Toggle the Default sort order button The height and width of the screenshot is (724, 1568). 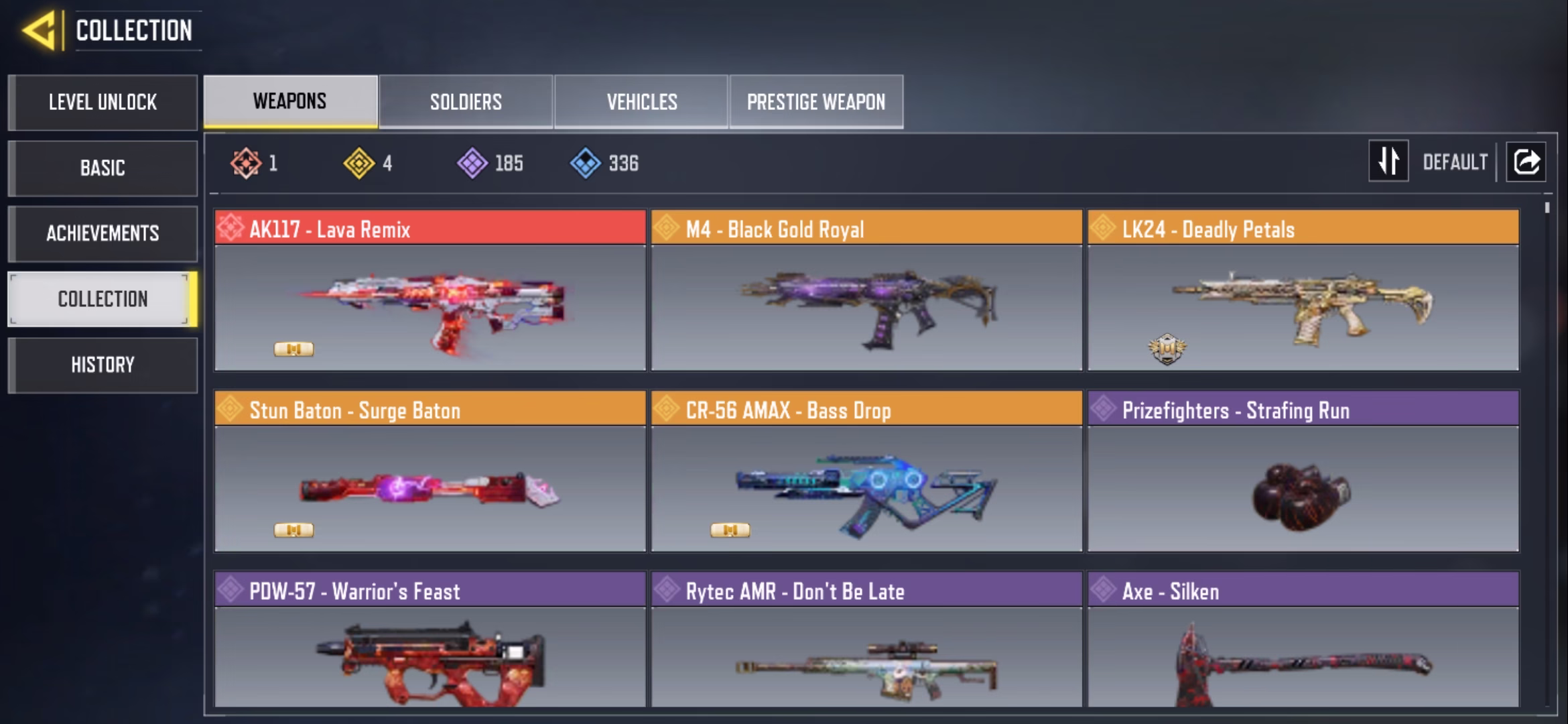click(1388, 162)
